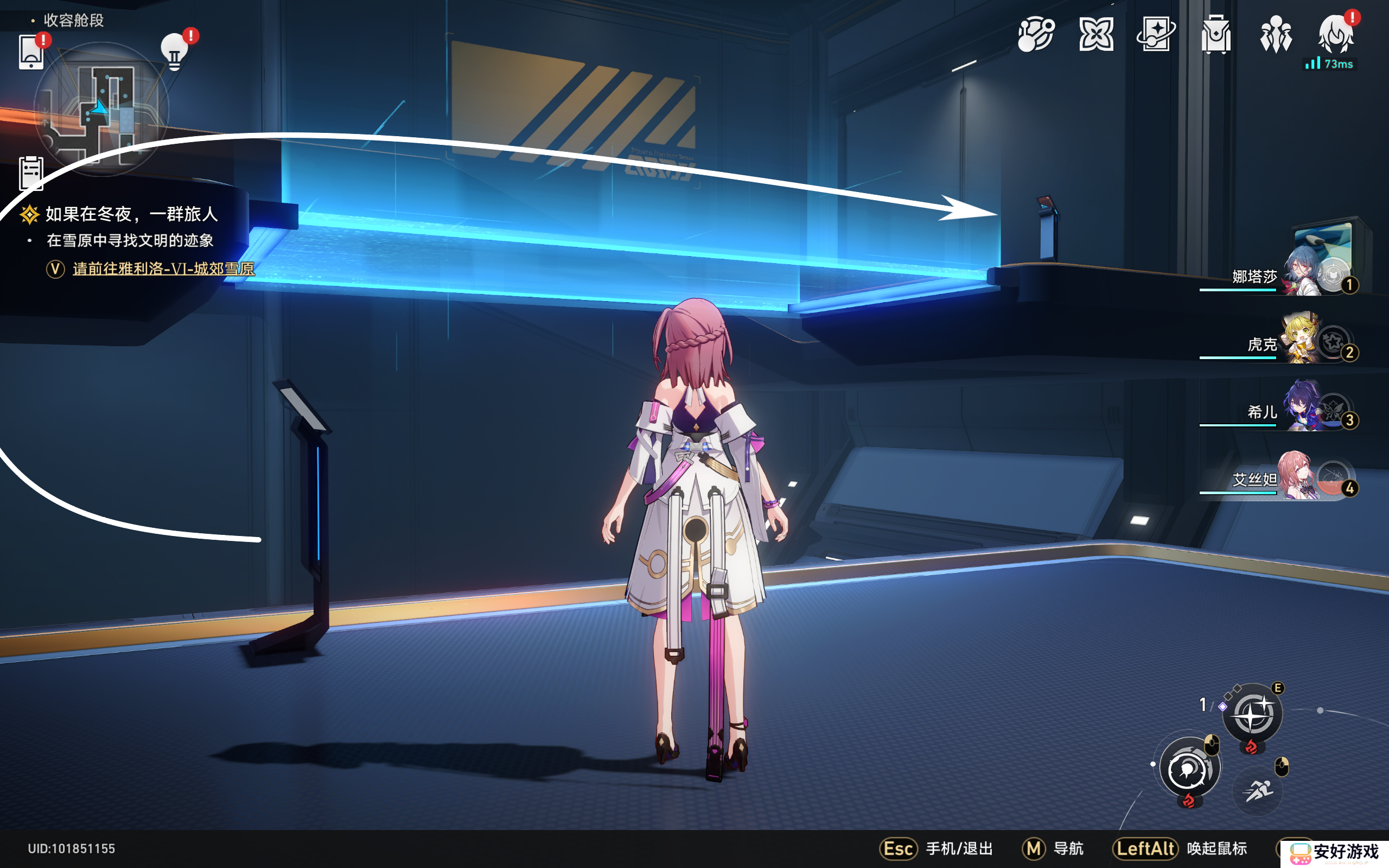
Task: Open the phone icon with red alert
Action: 31,52
